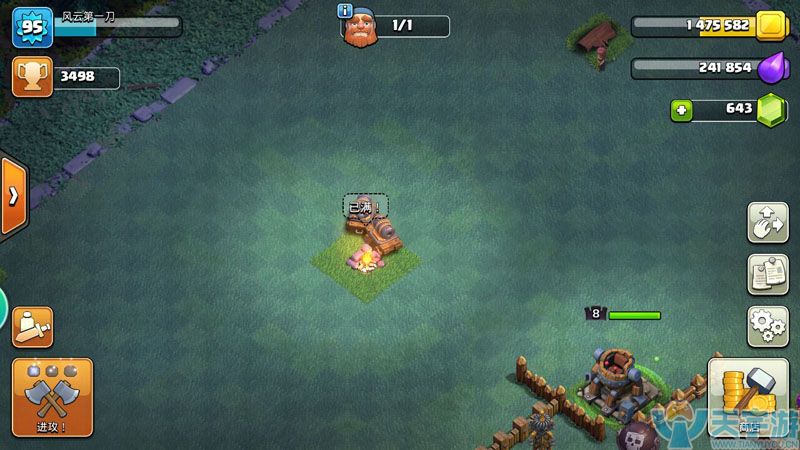Show master builder info via the i icon
The width and height of the screenshot is (800, 450).
(346, 11)
